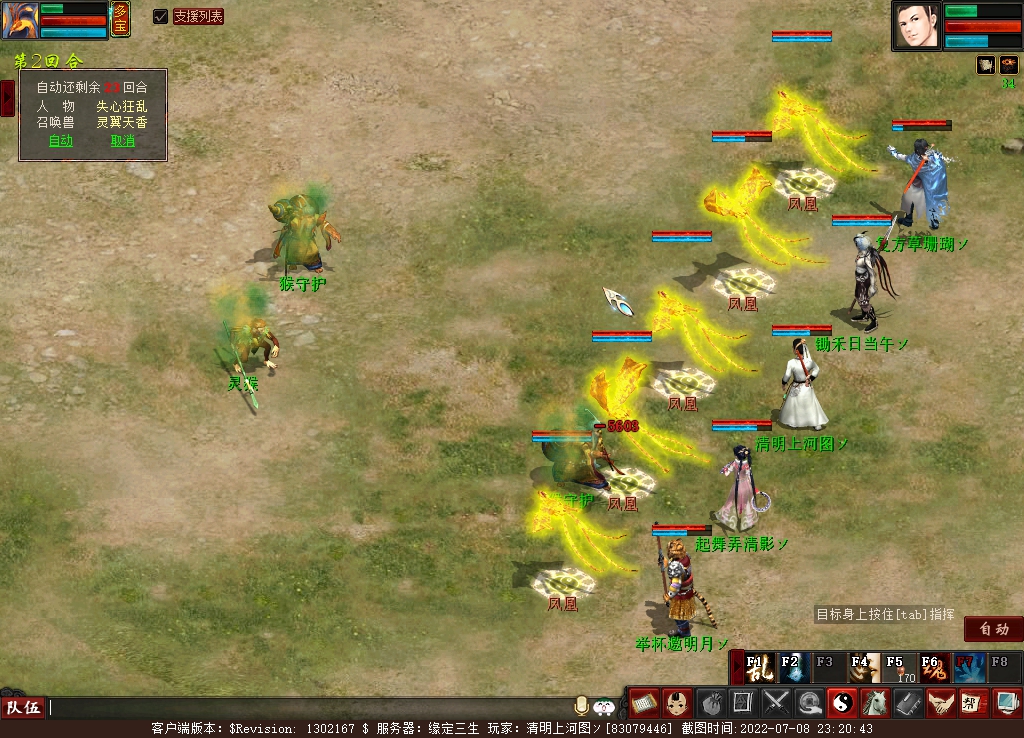The width and height of the screenshot is (1024, 738).
Task: Click the red 自动 button at lower right
Action: click(994, 629)
